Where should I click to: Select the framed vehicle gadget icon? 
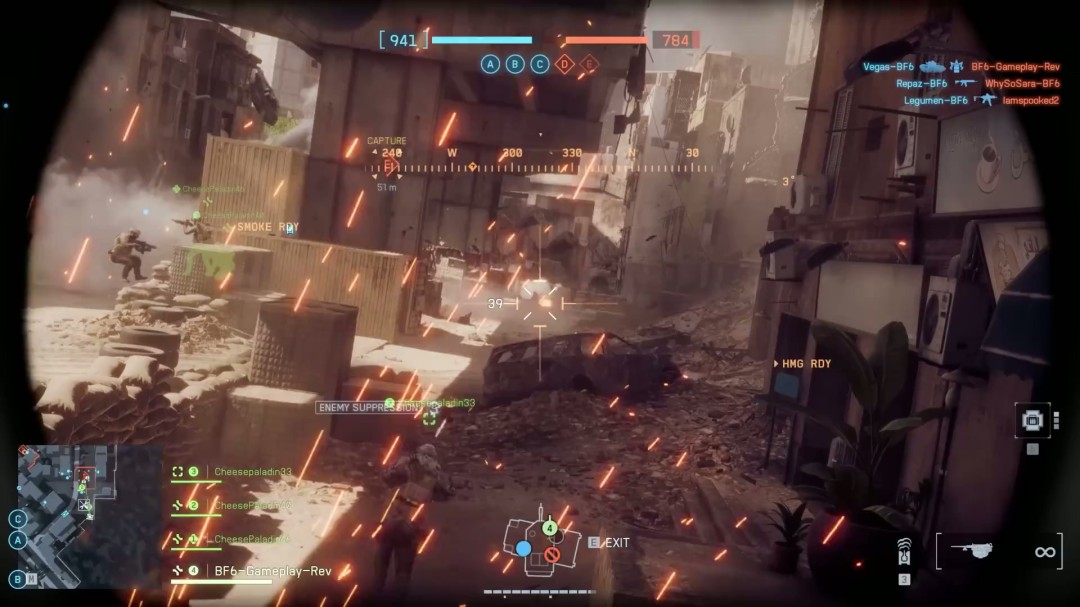(1032, 420)
